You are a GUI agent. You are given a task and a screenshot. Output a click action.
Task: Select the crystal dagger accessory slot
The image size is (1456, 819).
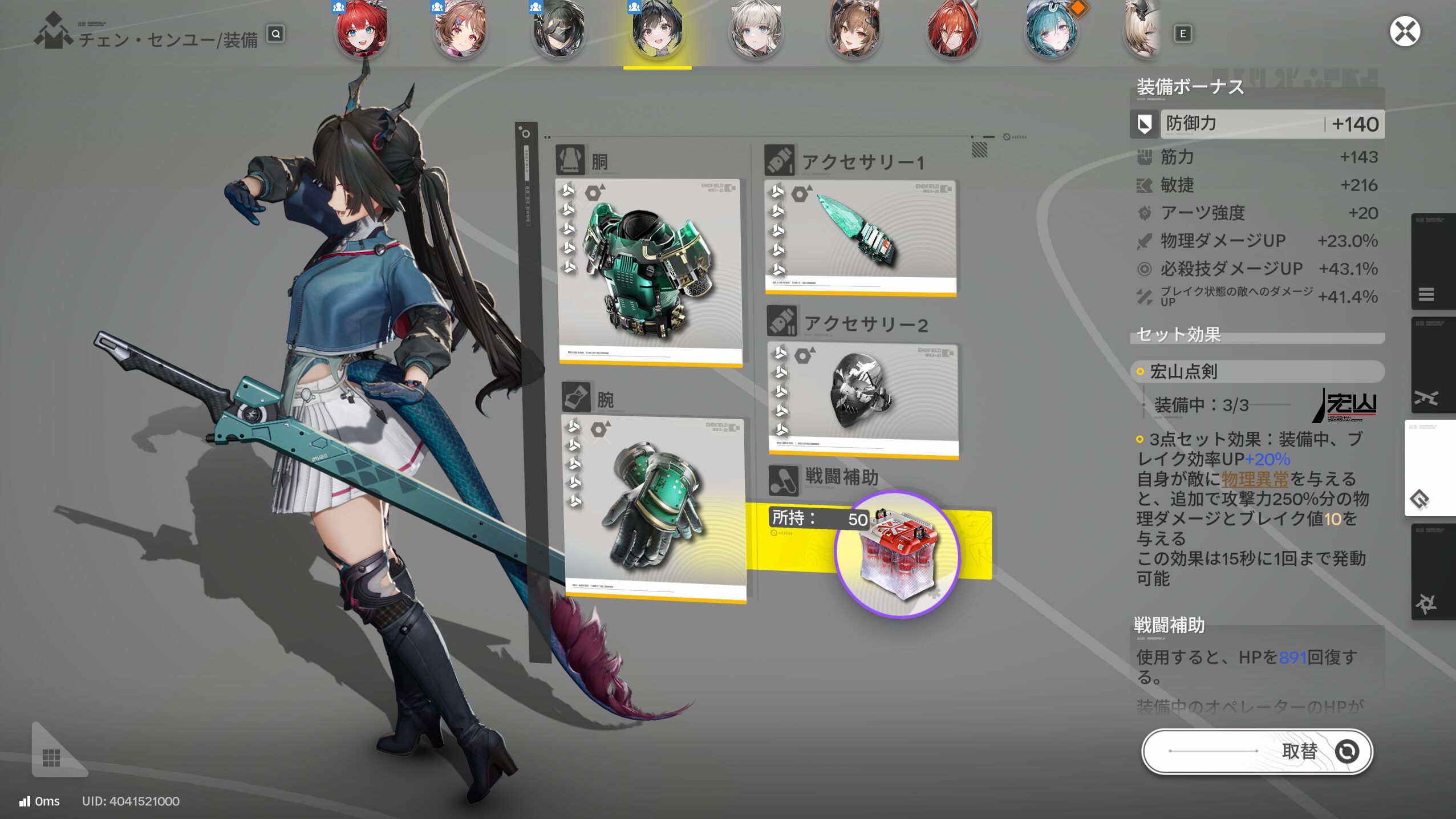pos(860,237)
